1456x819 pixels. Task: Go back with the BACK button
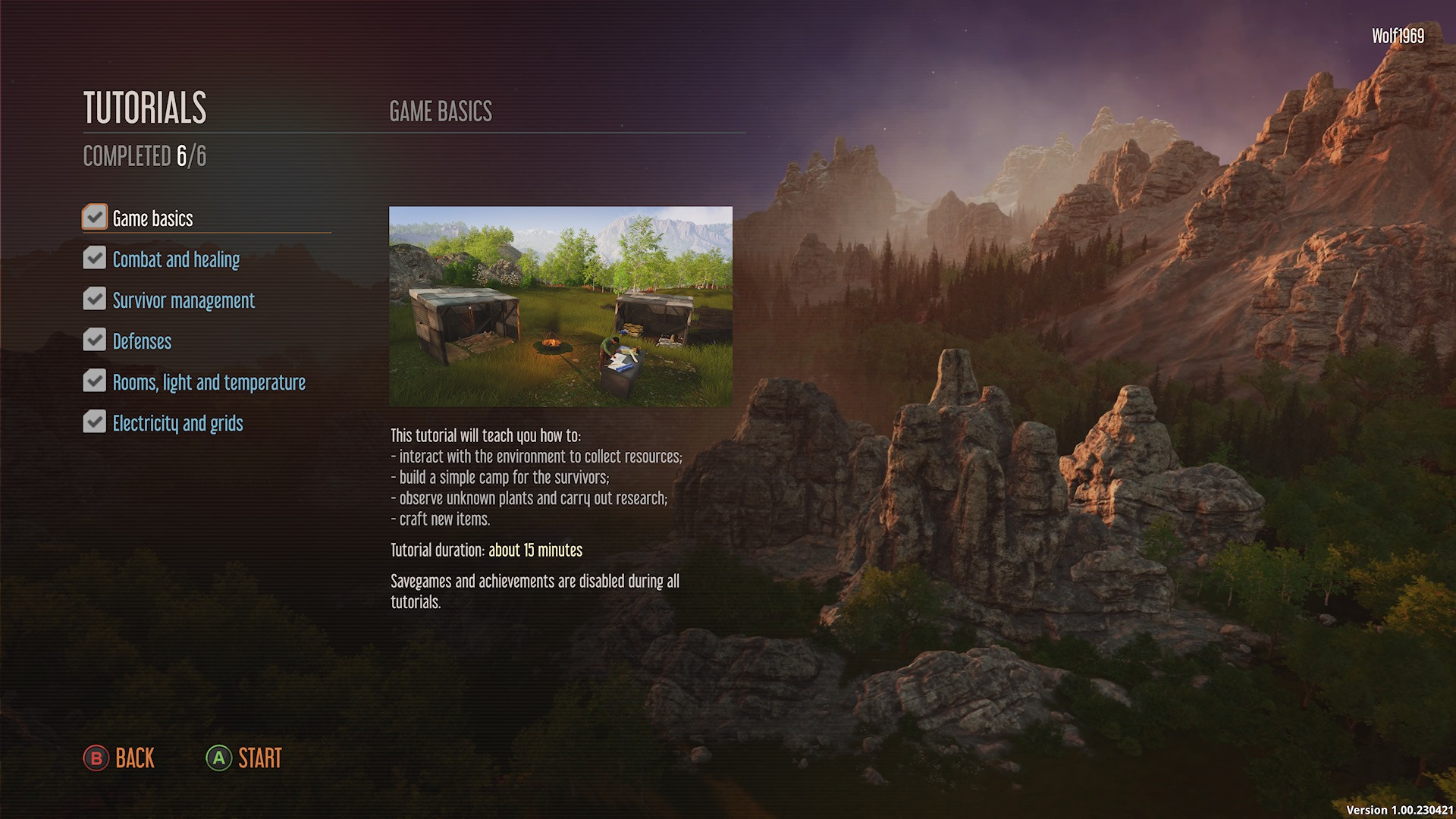click(x=120, y=758)
